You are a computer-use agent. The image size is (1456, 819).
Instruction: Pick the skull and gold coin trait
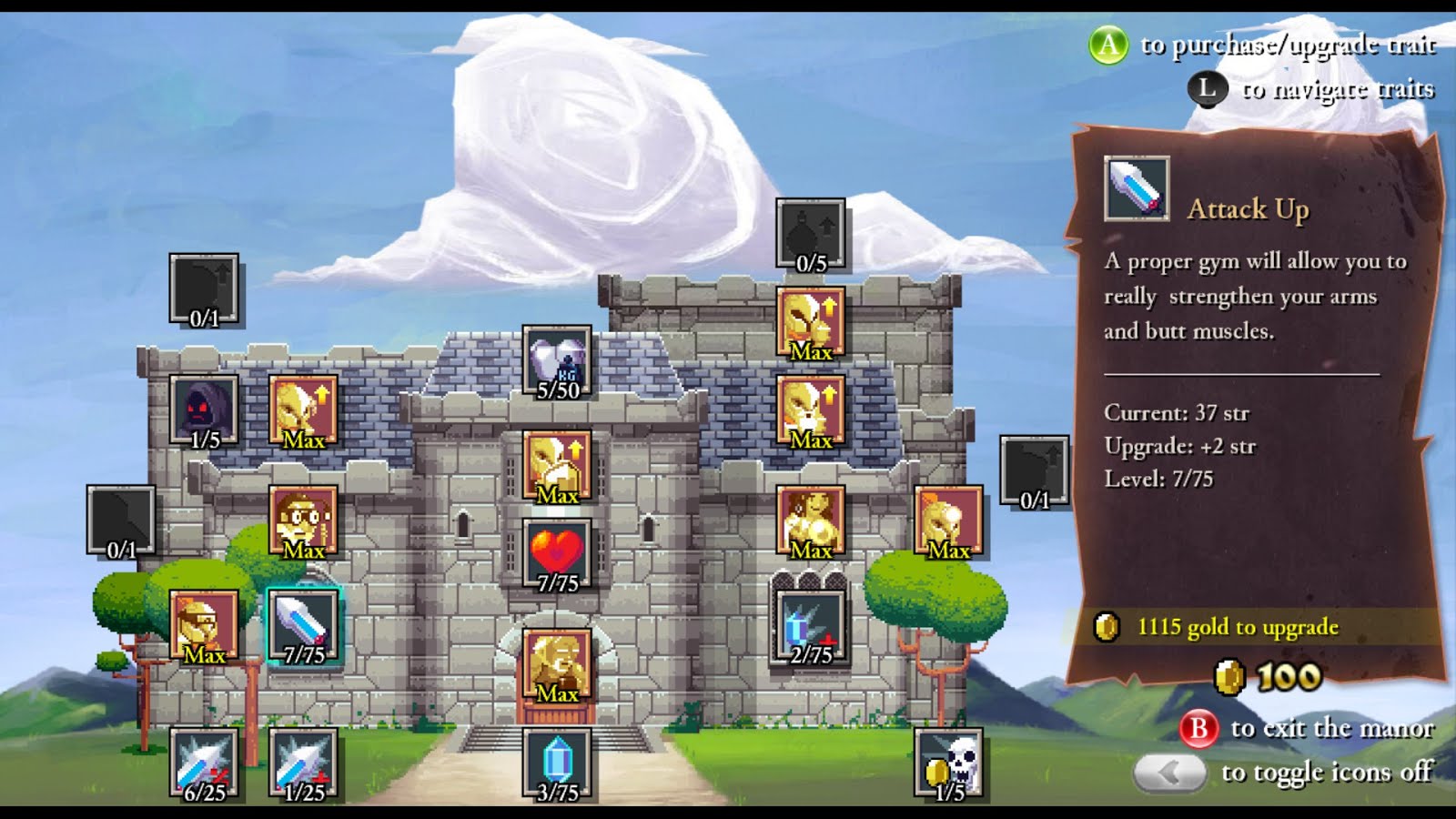948,763
